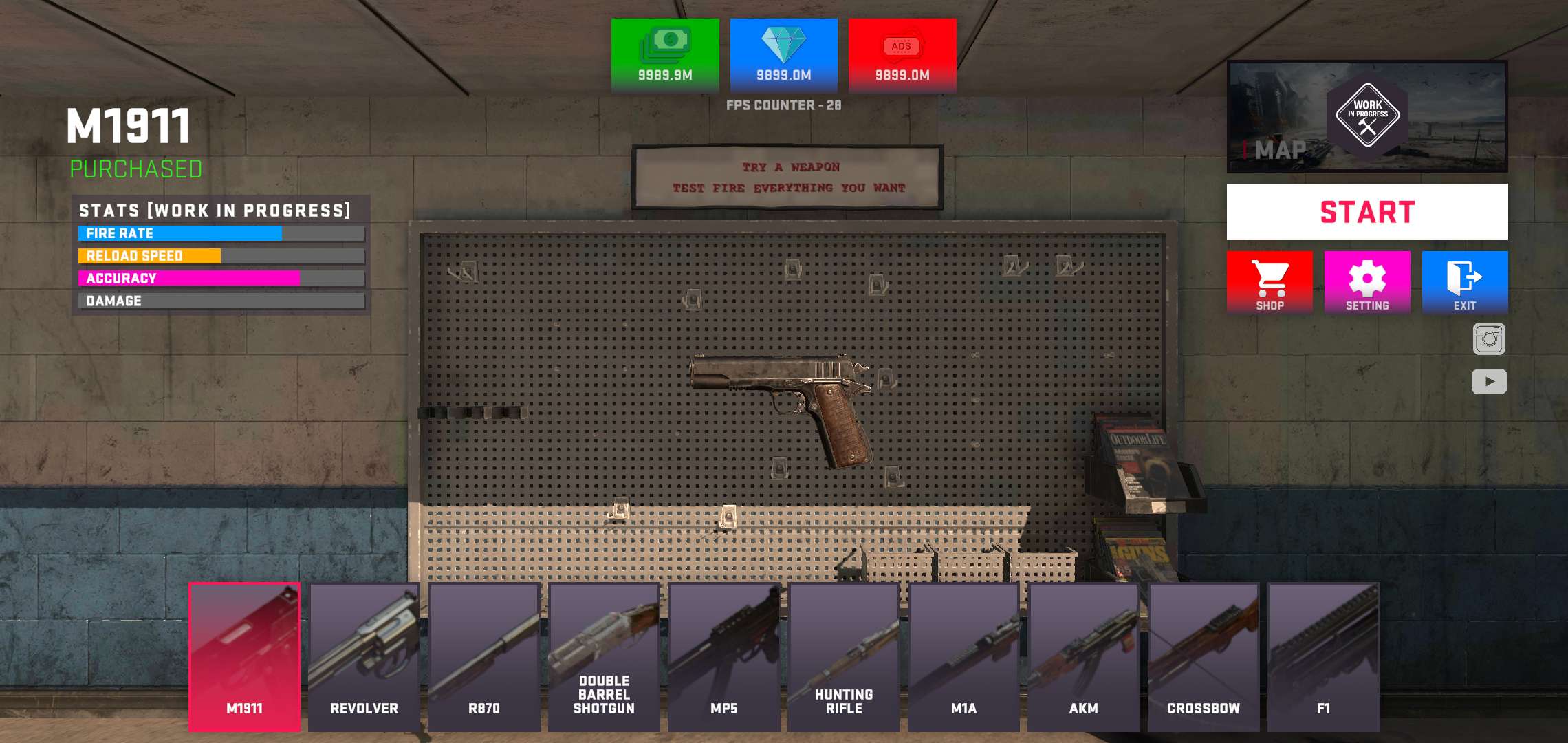Click the blue diamond currency tile
The image size is (1568, 743).
(x=784, y=55)
